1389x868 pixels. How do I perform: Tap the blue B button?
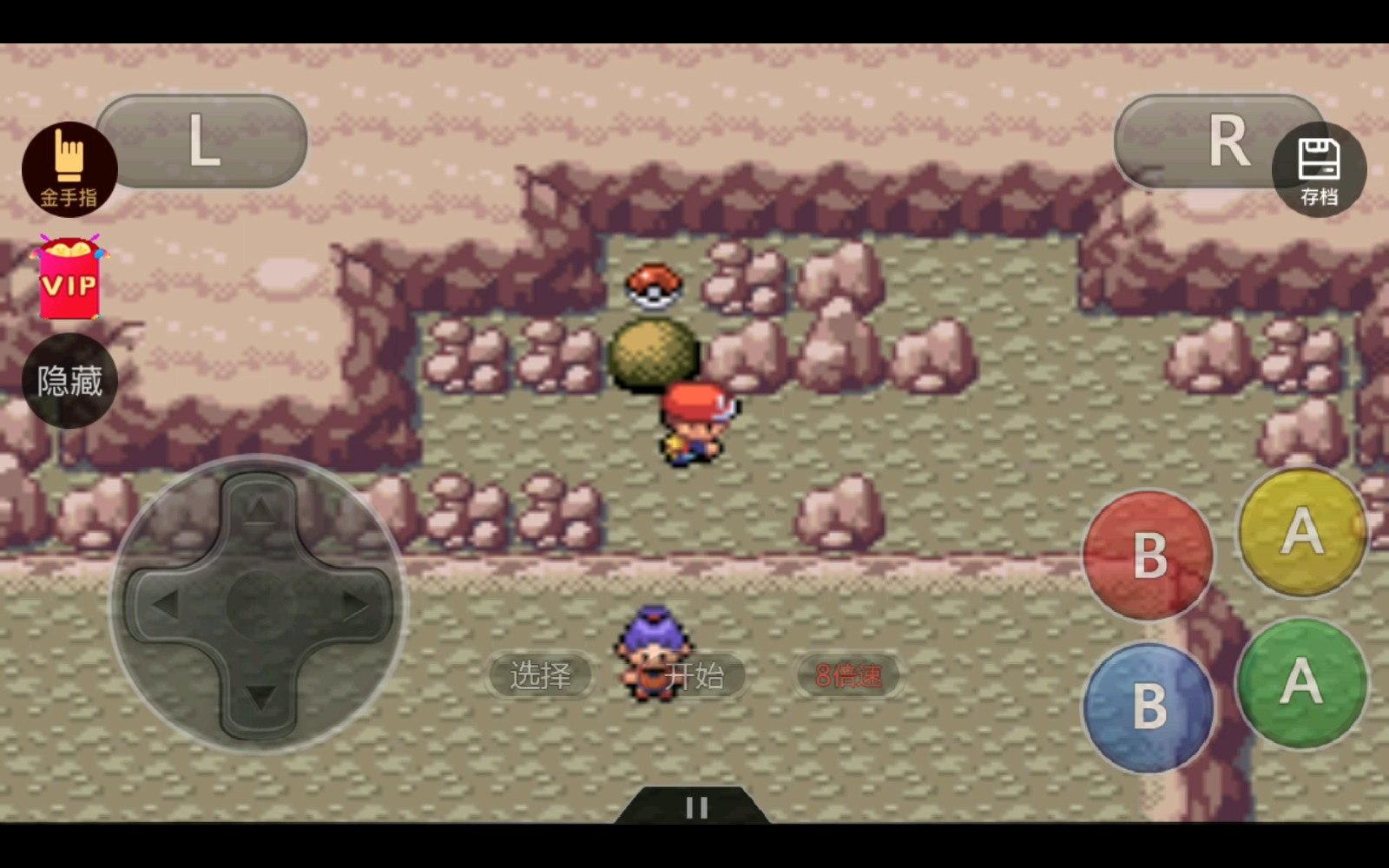1149,707
